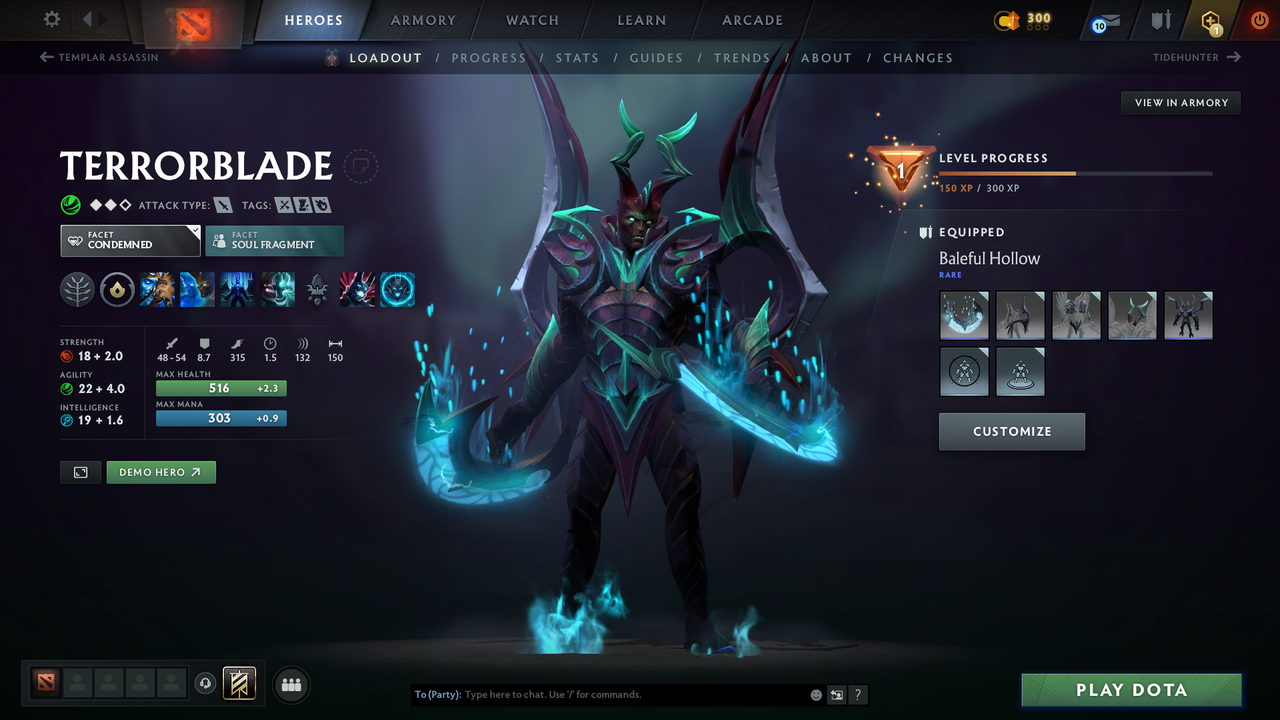Viewport: 1280px width, 720px height.
Task: Switch to the ARCADE tab
Action: [752, 20]
